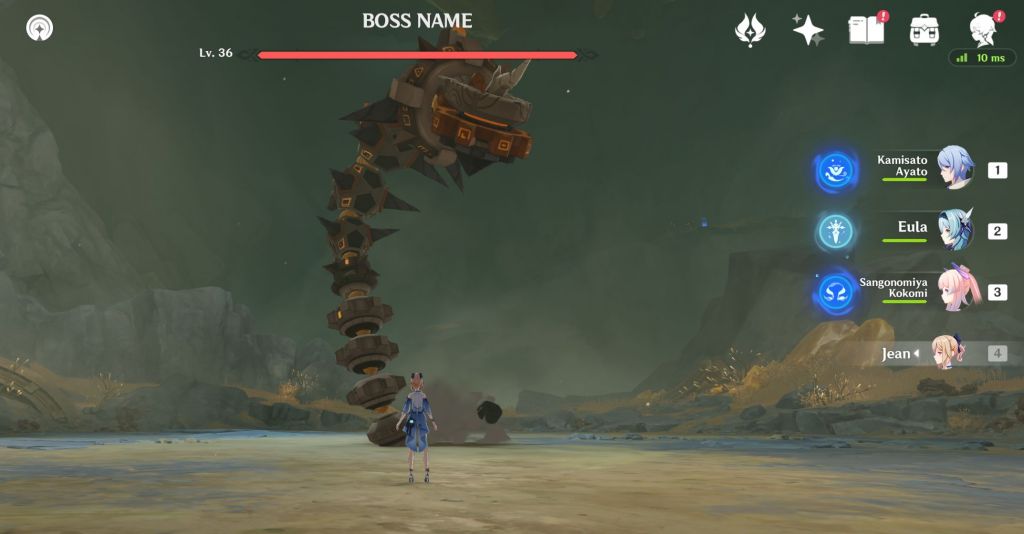Activate Eula's elemental burst icon
This screenshot has height=534, width=1024.
(x=835, y=232)
